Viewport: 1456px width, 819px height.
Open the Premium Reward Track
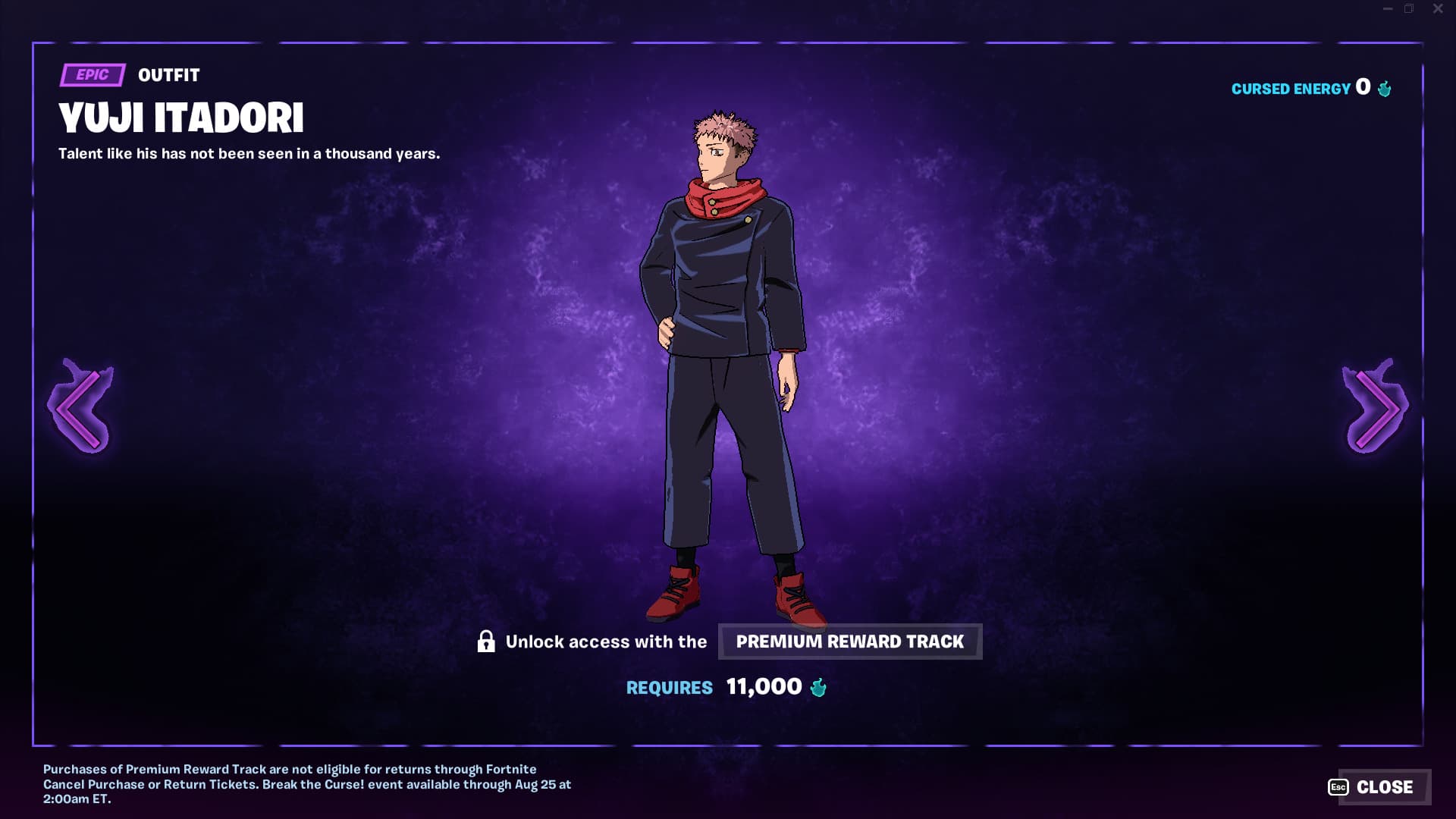[x=849, y=642]
